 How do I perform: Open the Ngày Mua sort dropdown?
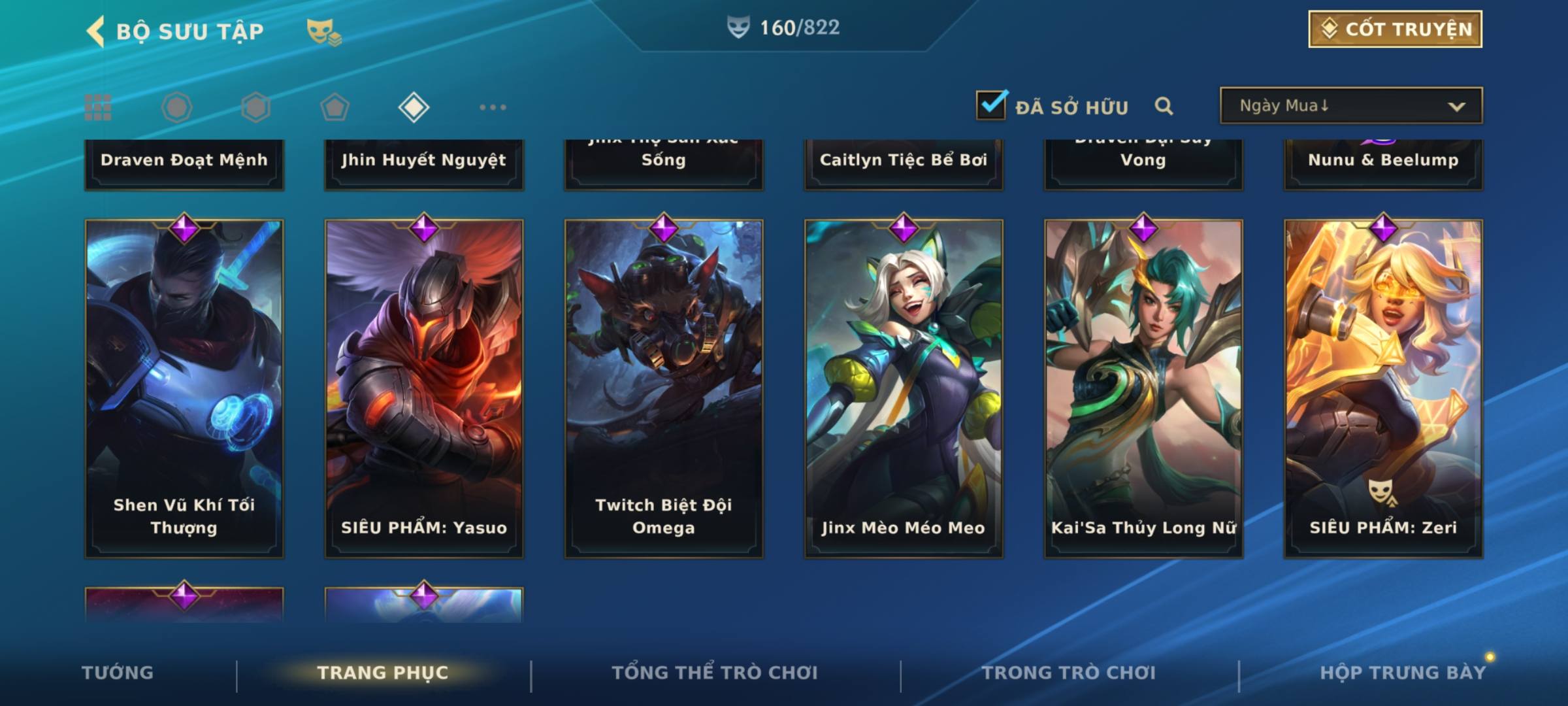click(1350, 106)
